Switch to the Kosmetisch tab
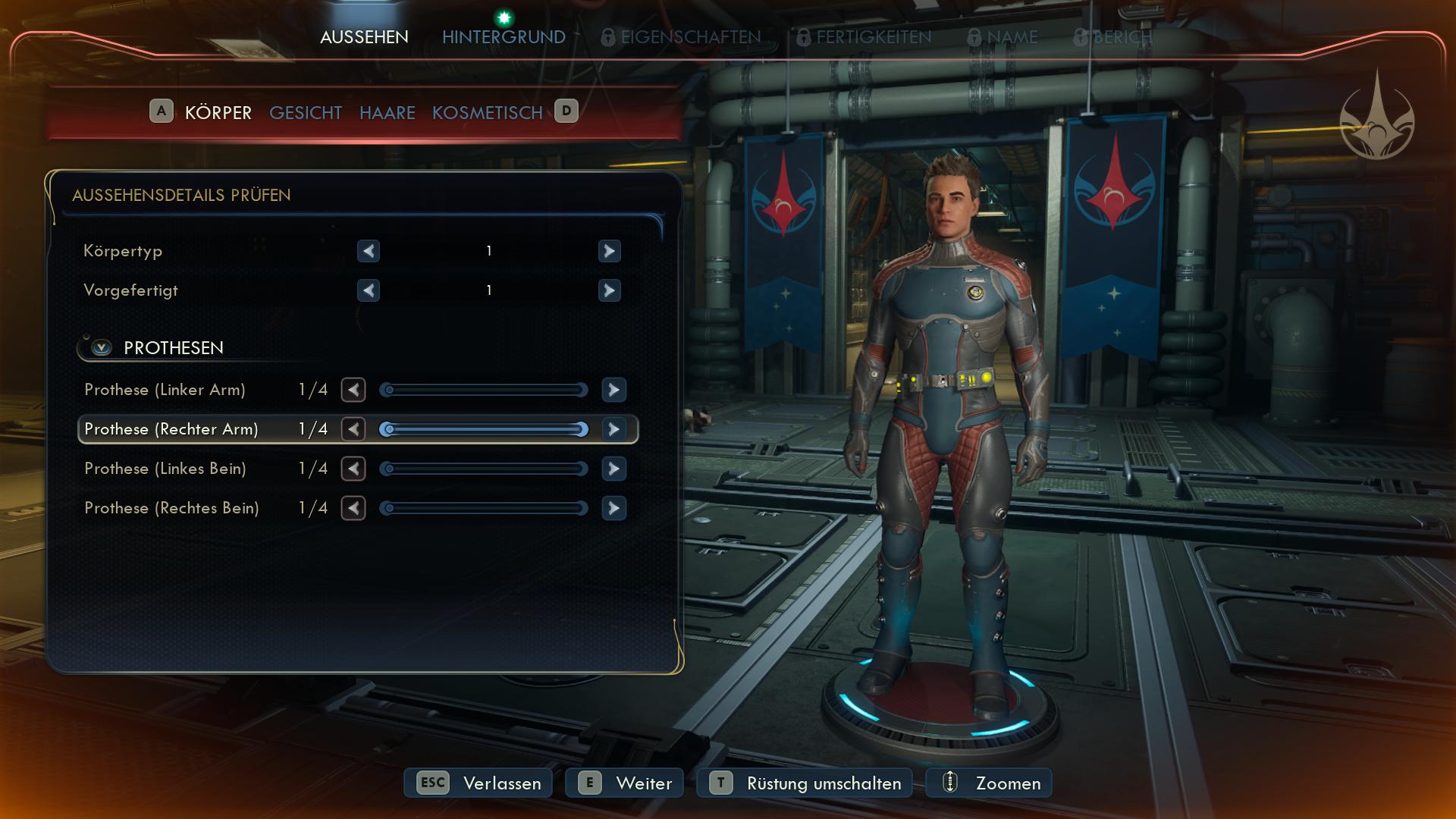This screenshot has height=819, width=1456. [x=488, y=113]
